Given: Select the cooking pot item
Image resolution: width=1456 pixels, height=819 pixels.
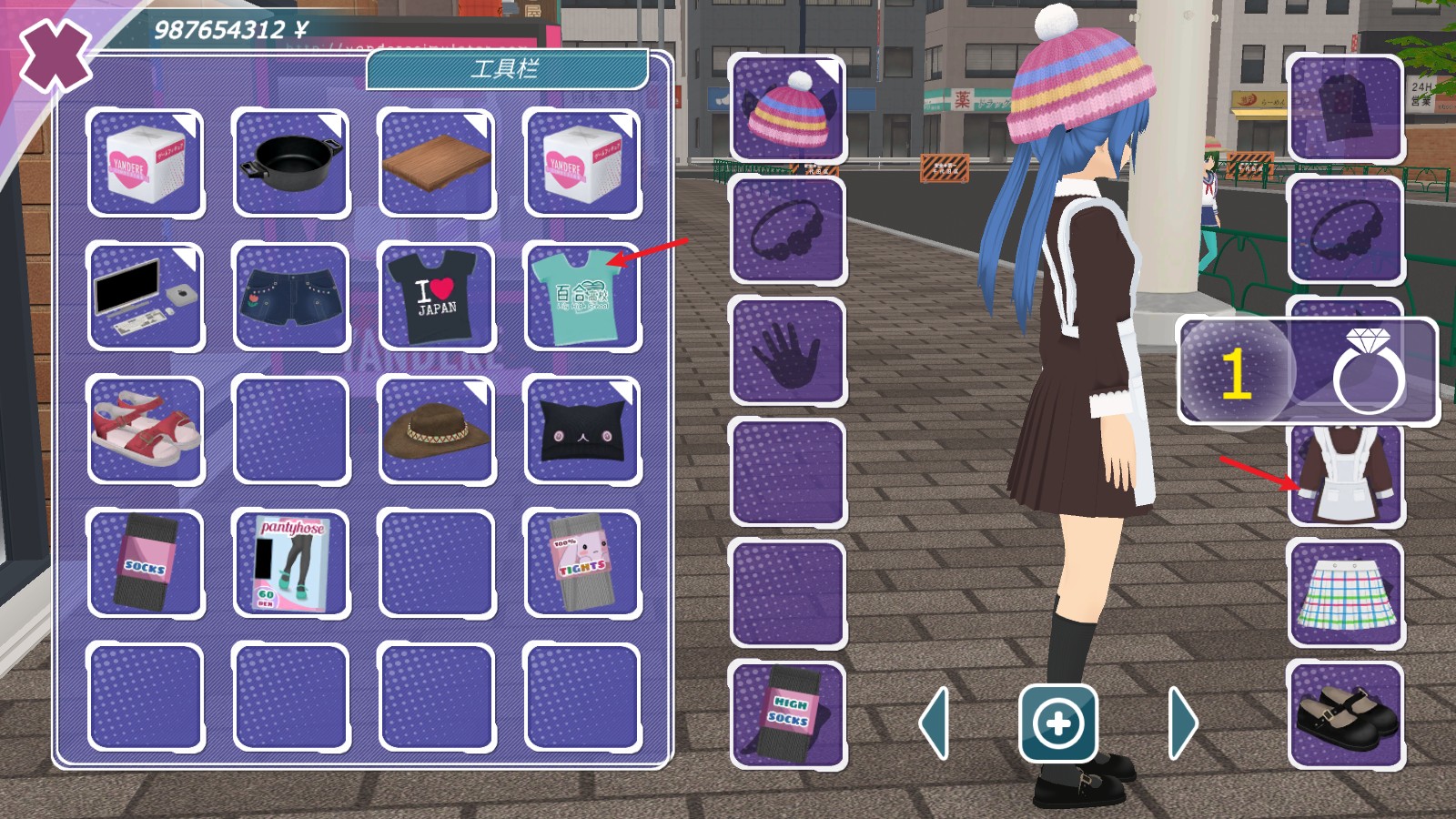Looking at the screenshot, I should (291, 162).
